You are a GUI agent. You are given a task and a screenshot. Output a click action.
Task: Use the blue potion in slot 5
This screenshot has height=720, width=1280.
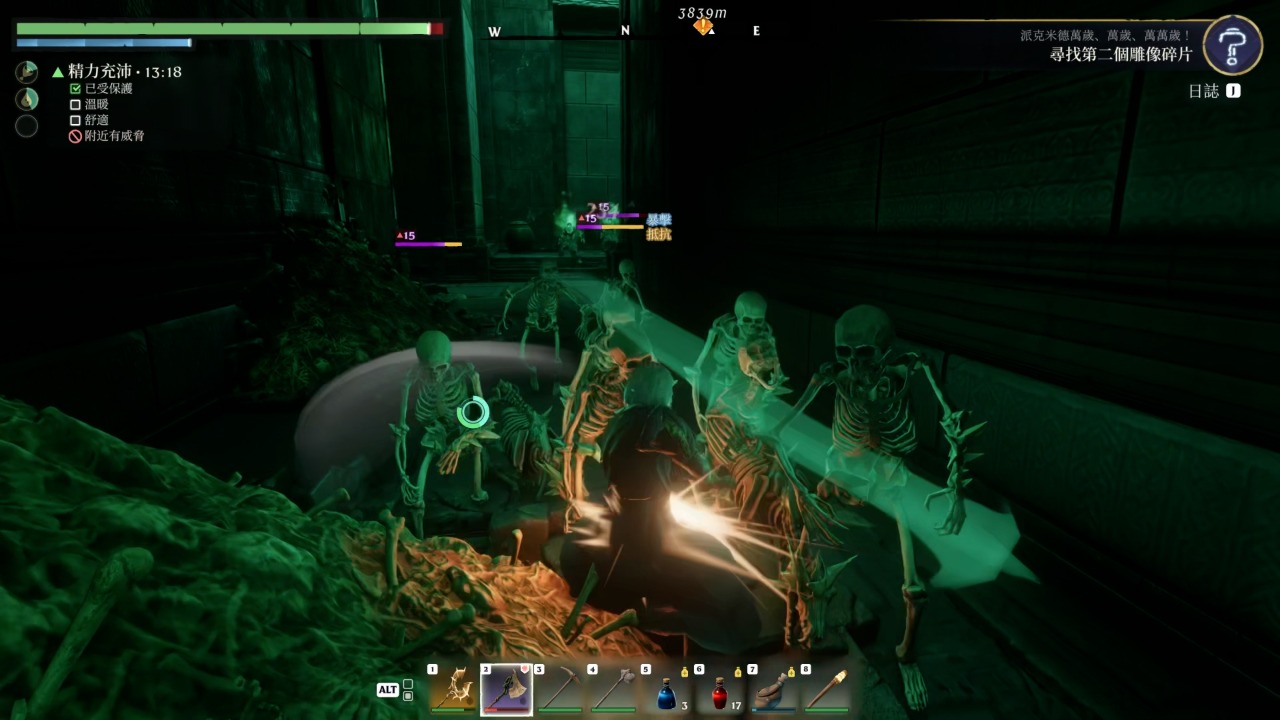pyautogui.click(x=666, y=692)
